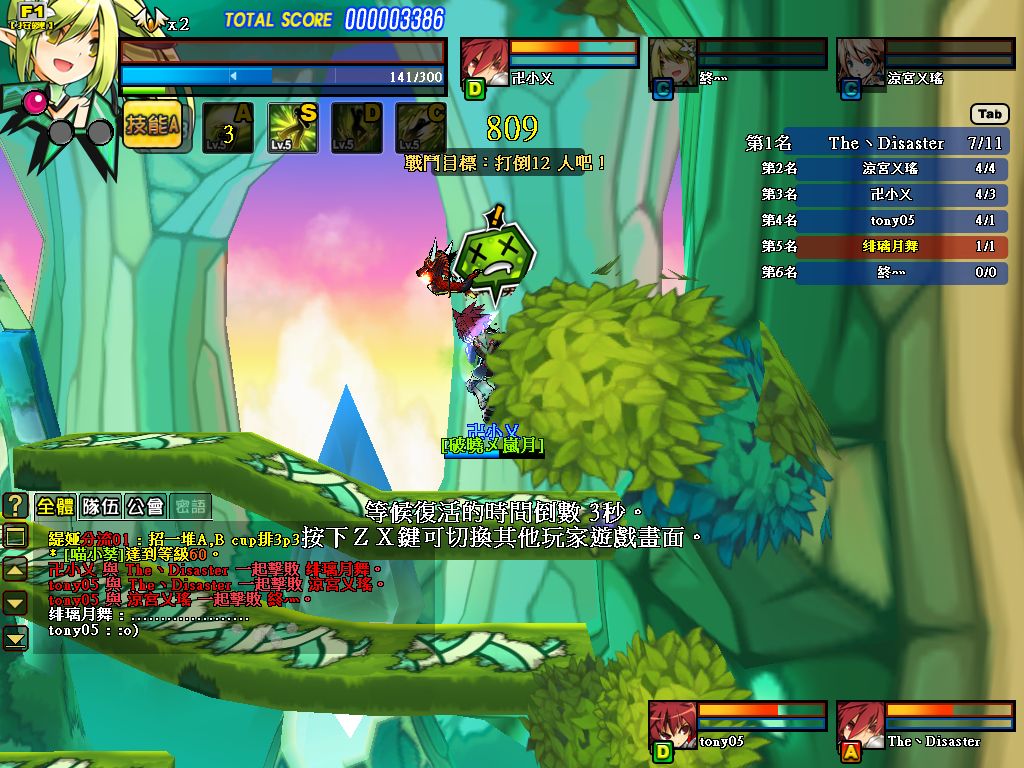Use the glowing kick skill in slot S
This screenshot has width=1024, height=768.
point(293,128)
